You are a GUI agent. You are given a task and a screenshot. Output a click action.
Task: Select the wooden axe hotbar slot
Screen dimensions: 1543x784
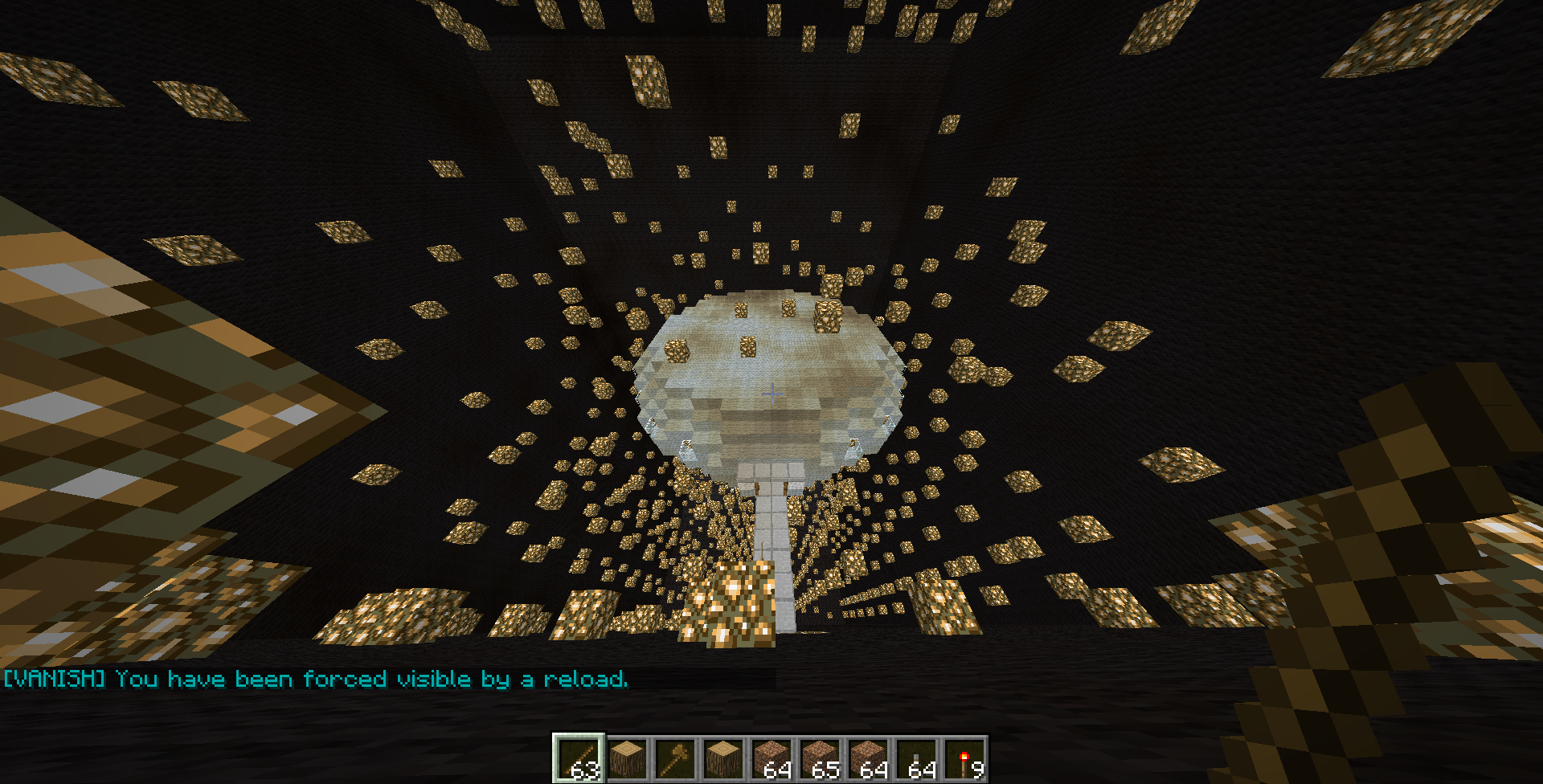[x=675, y=758]
